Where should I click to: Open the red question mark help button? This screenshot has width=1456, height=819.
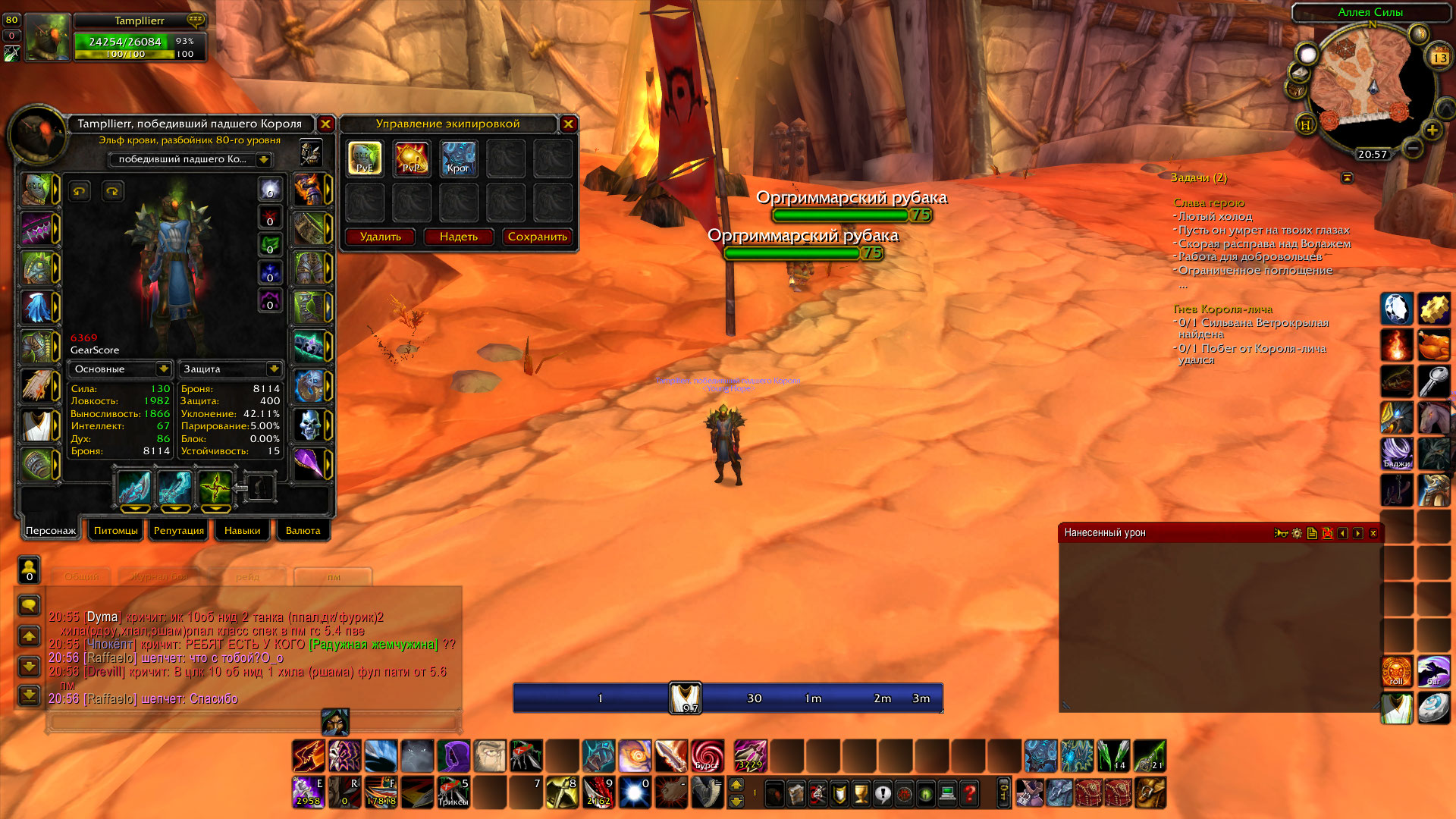pos(969,794)
